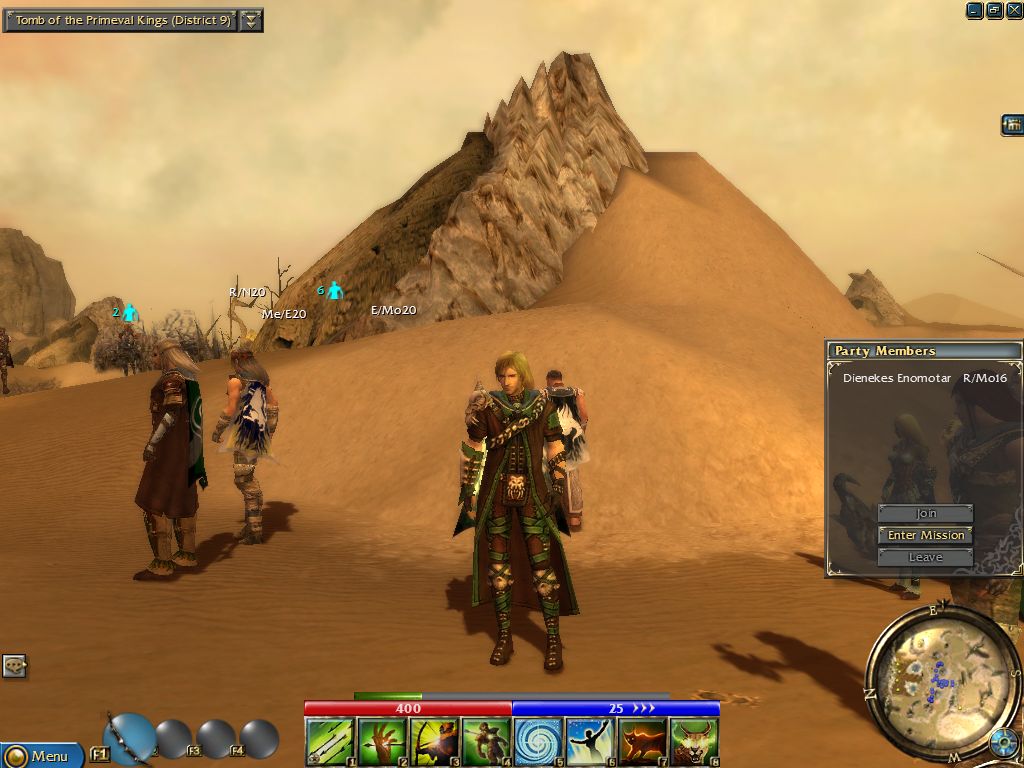Use the aiming ranger skill in slot 4

coord(485,742)
